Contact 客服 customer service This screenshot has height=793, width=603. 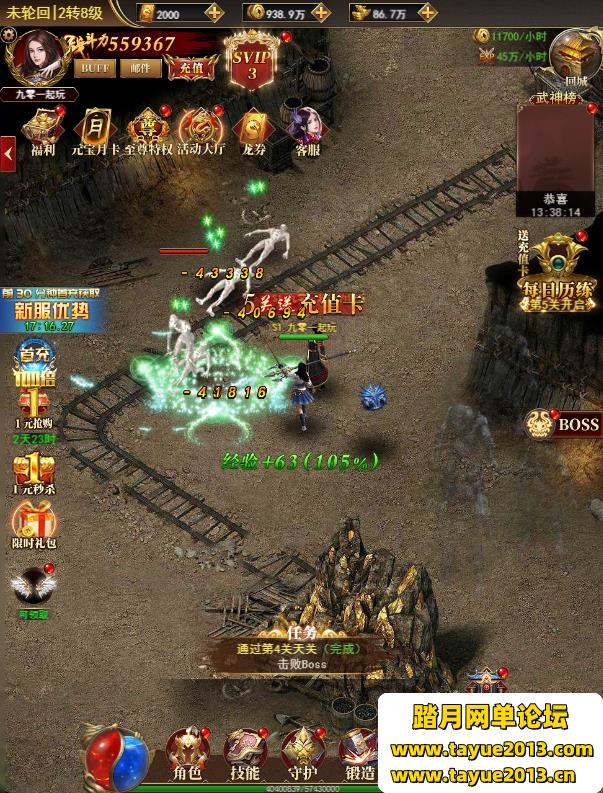click(306, 132)
